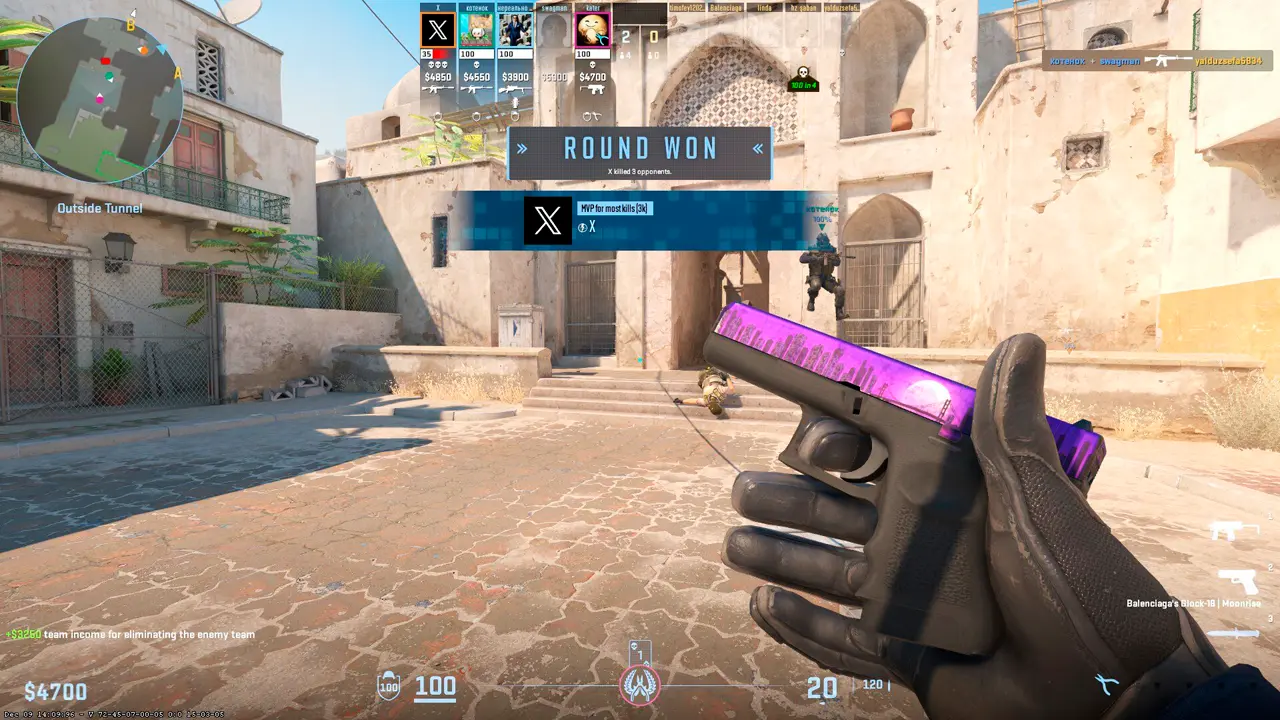Click the bomb site B marker on radar

point(130,26)
